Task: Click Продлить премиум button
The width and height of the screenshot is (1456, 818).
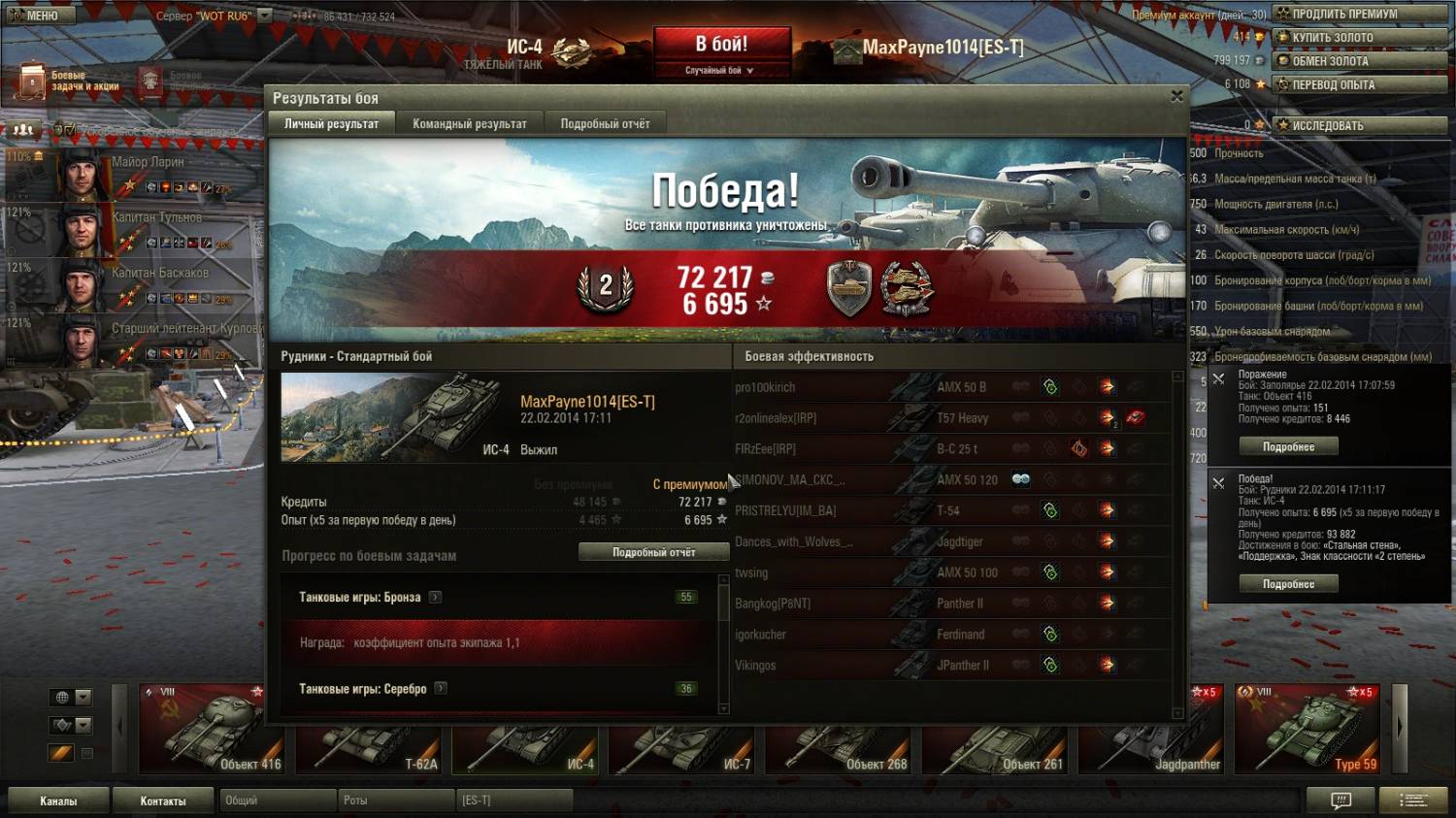Action: (1361, 14)
